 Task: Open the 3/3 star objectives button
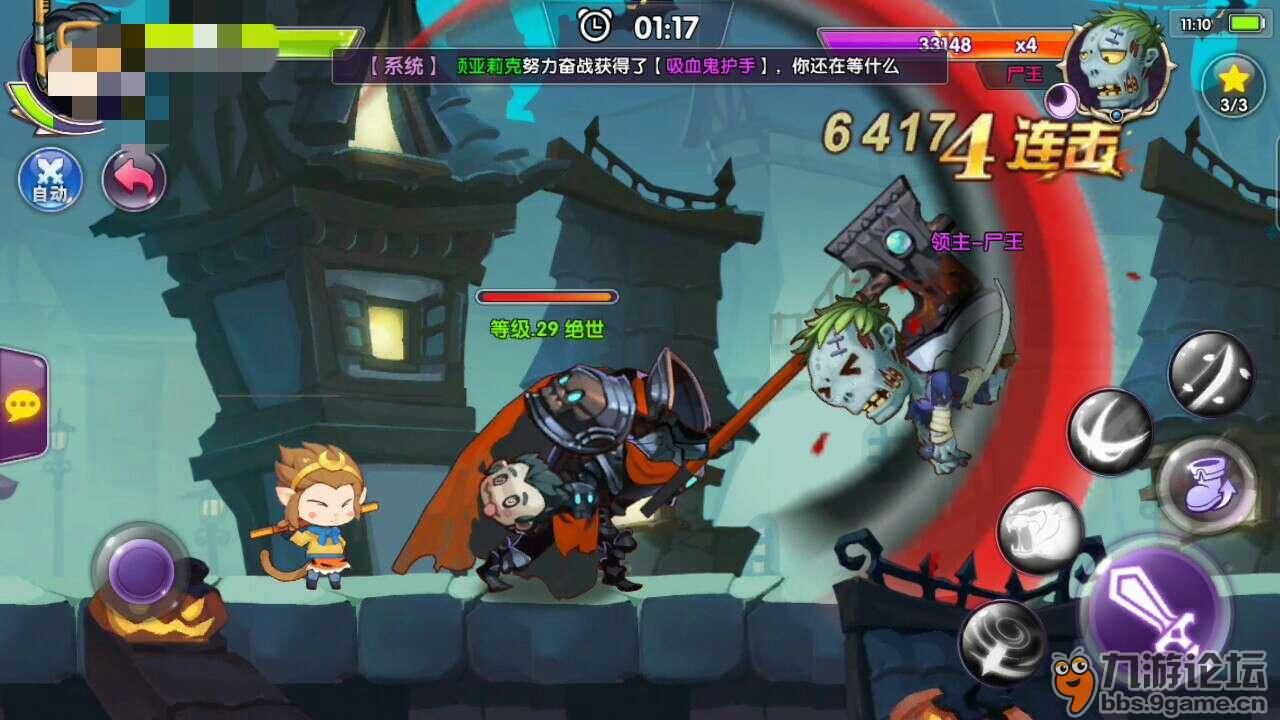(1233, 86)
